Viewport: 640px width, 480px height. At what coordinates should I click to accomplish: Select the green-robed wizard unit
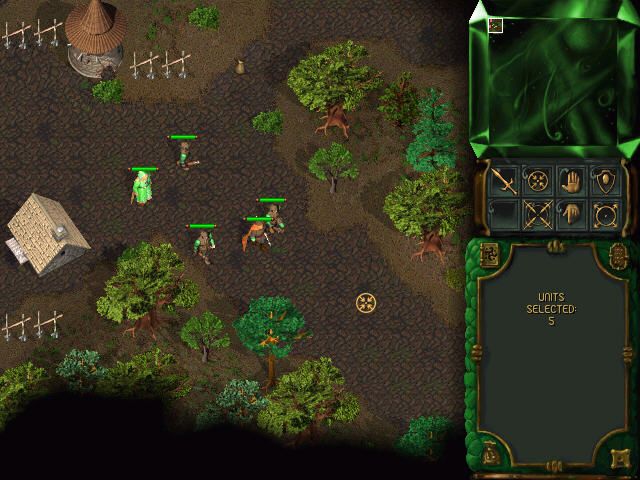[x=143, y=187]
